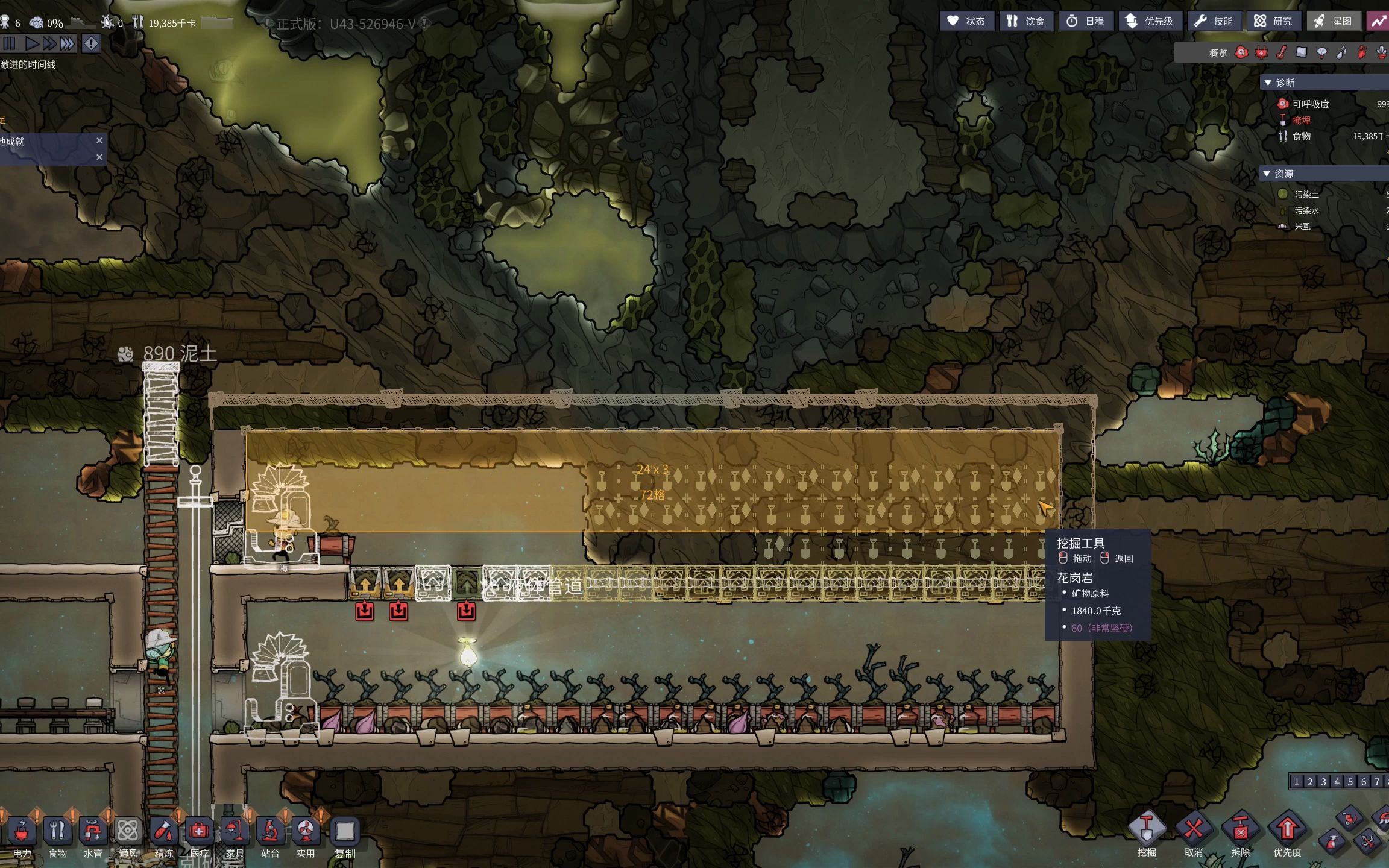1389x868 pixels.
Task: Open the 电力 power build category
Action: pyautogui.click(x=22, y=836)
